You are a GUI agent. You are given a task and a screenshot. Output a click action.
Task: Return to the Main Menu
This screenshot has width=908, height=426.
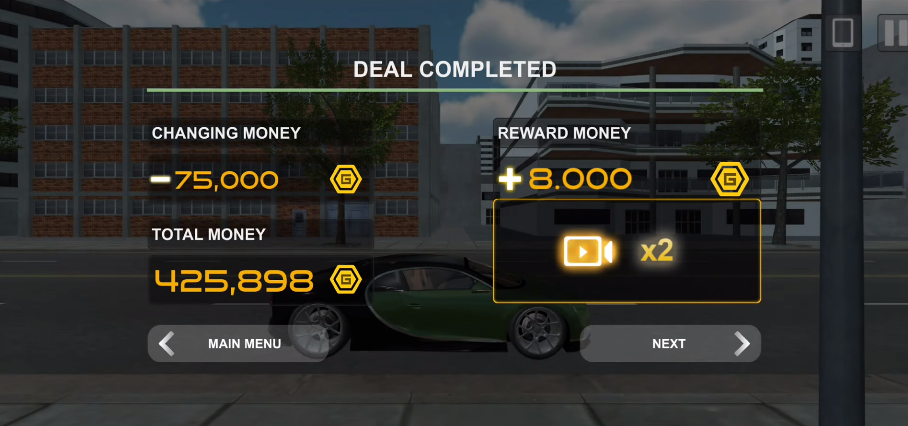pos(237,344)
